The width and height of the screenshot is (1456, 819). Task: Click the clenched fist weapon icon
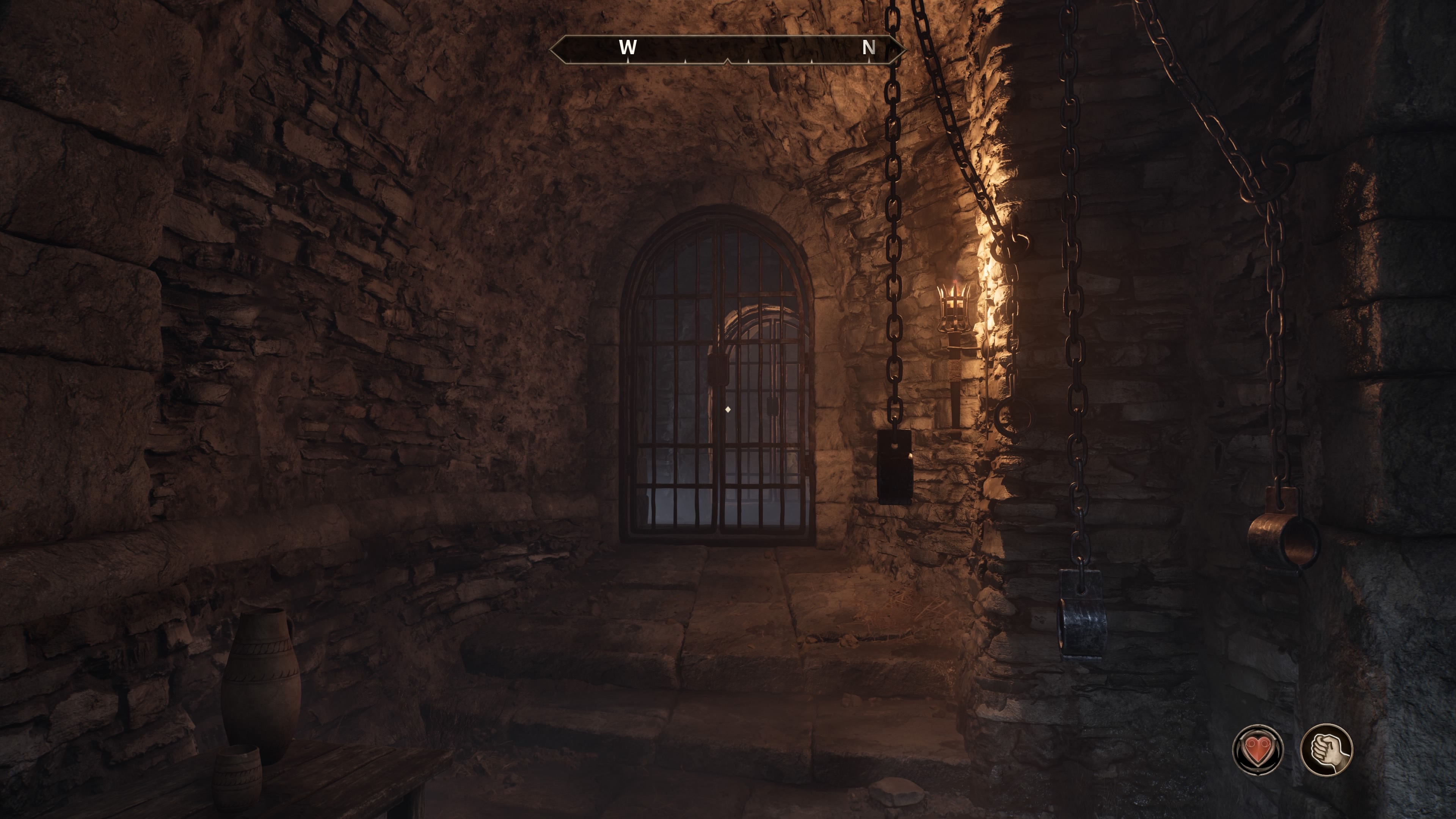tap(1326, 750)
